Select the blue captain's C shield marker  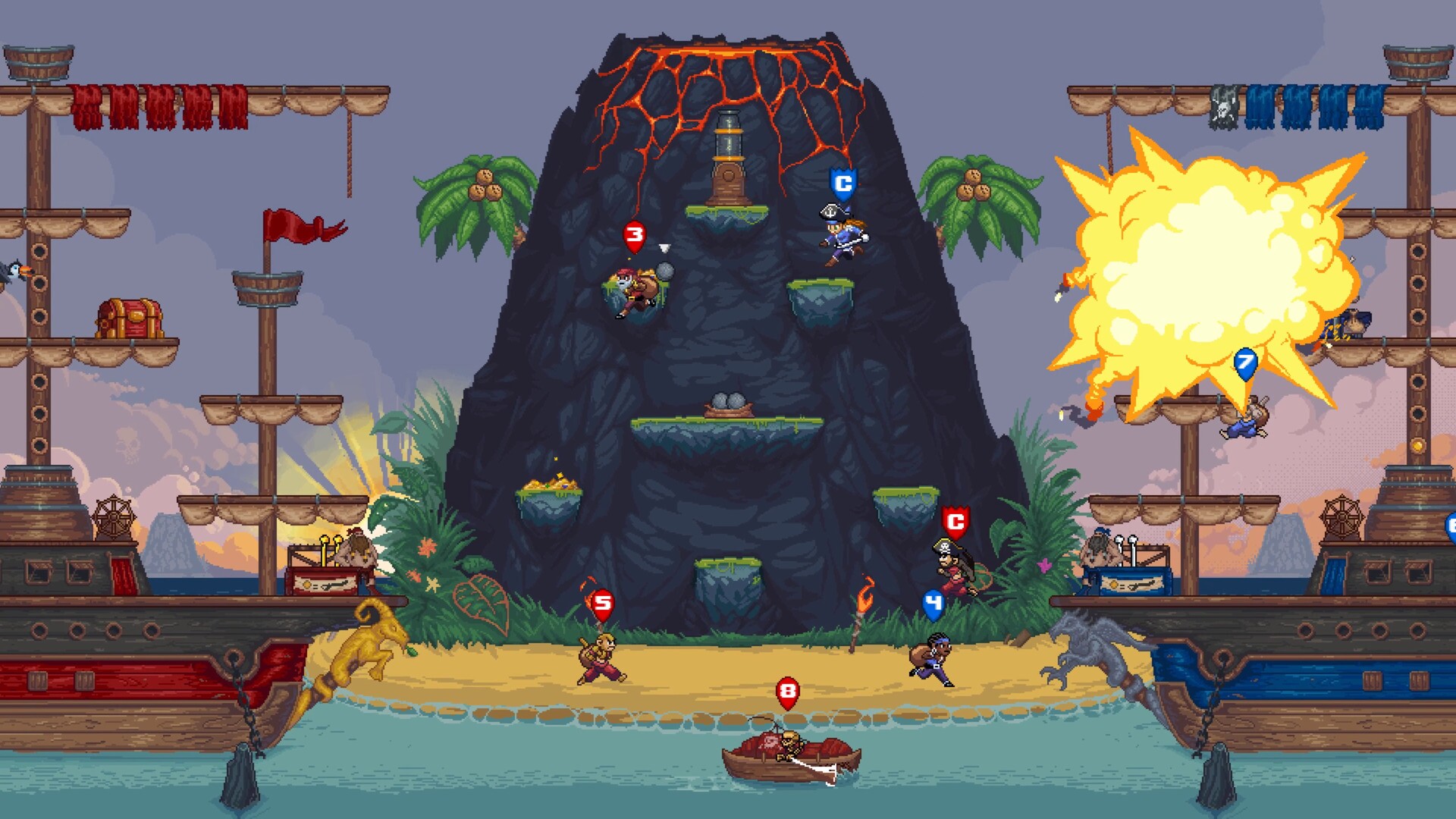[x=842, y=182]
